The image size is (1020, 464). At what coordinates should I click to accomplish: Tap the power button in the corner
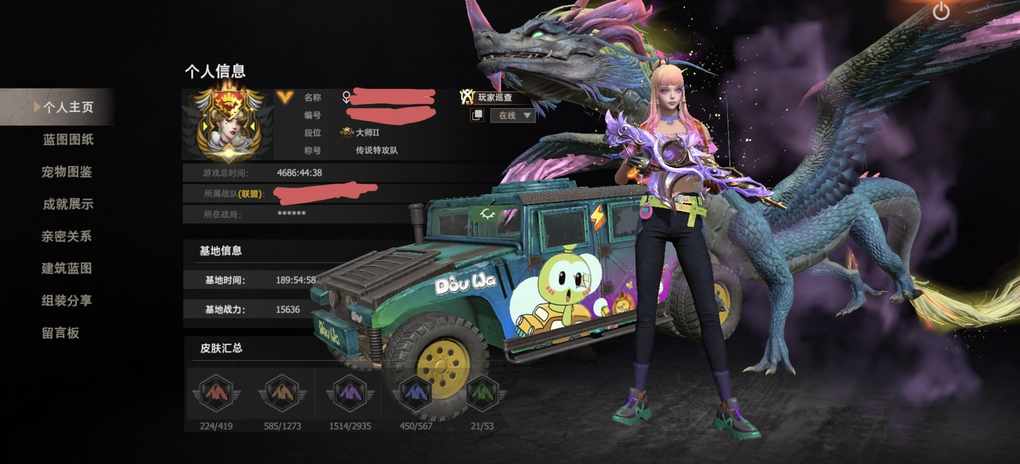coord(941,12)
